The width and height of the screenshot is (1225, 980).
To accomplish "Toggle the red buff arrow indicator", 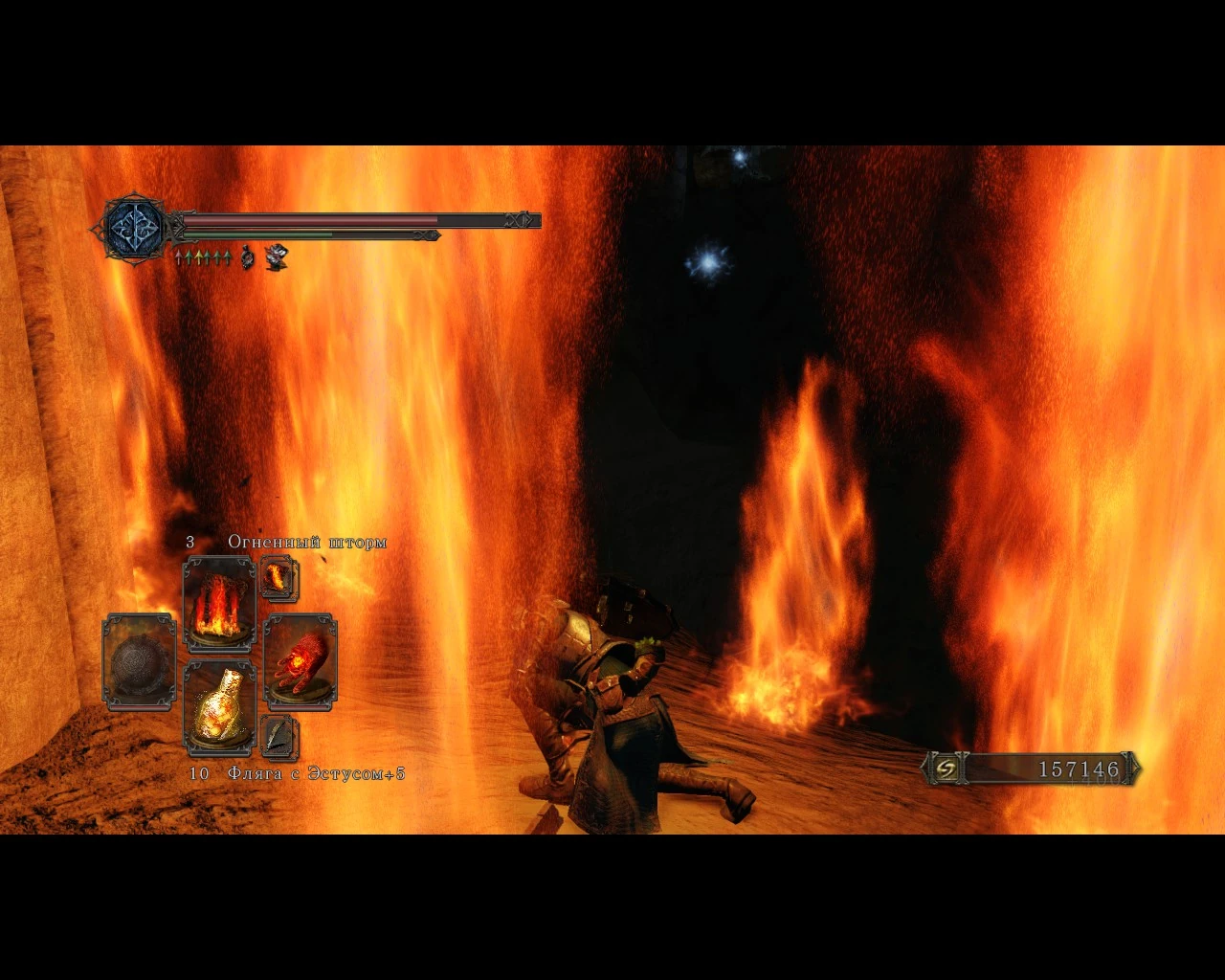I will pyautogui.click(x=180, y=256).
